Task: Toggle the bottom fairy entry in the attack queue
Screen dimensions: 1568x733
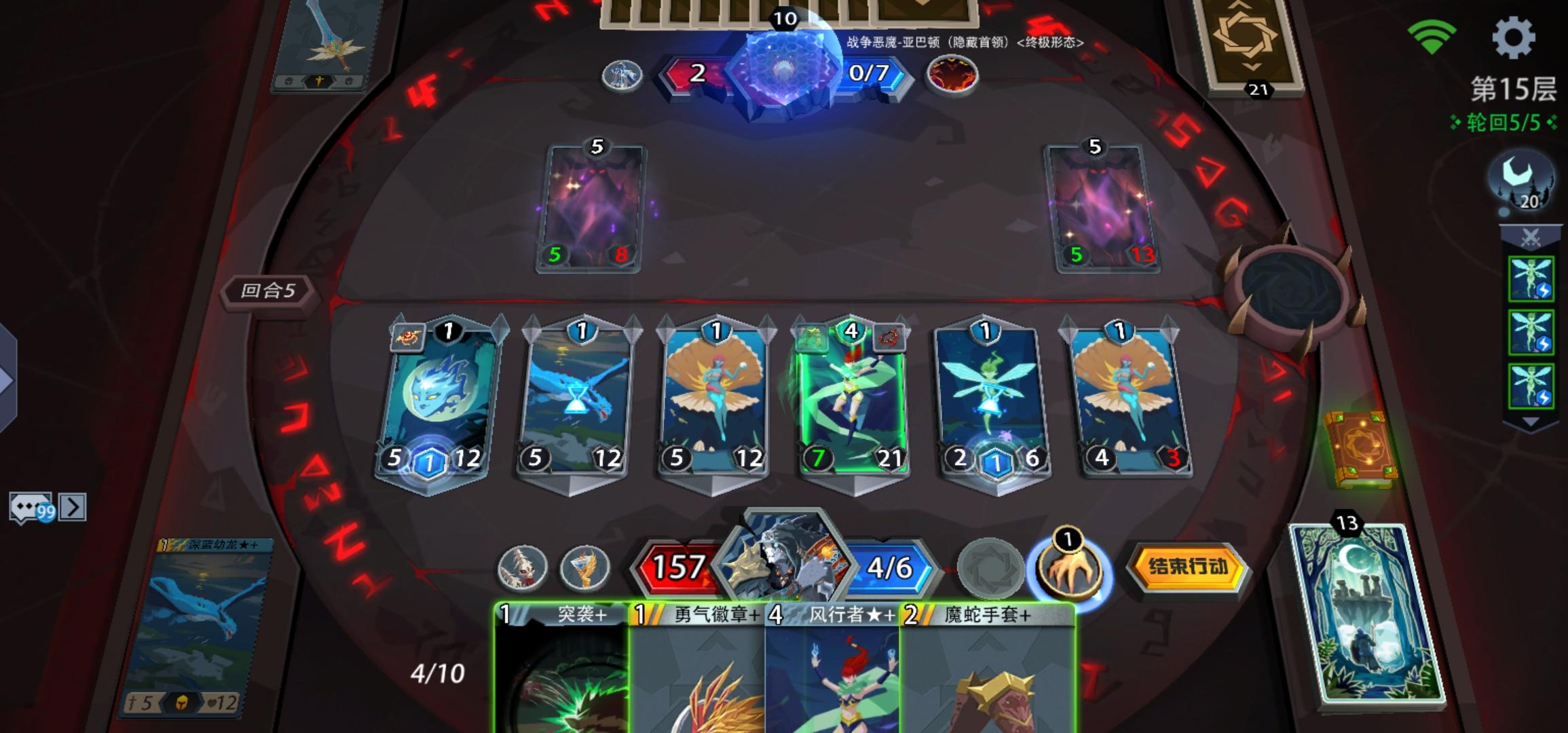Action: click(x=1533, y=386)
